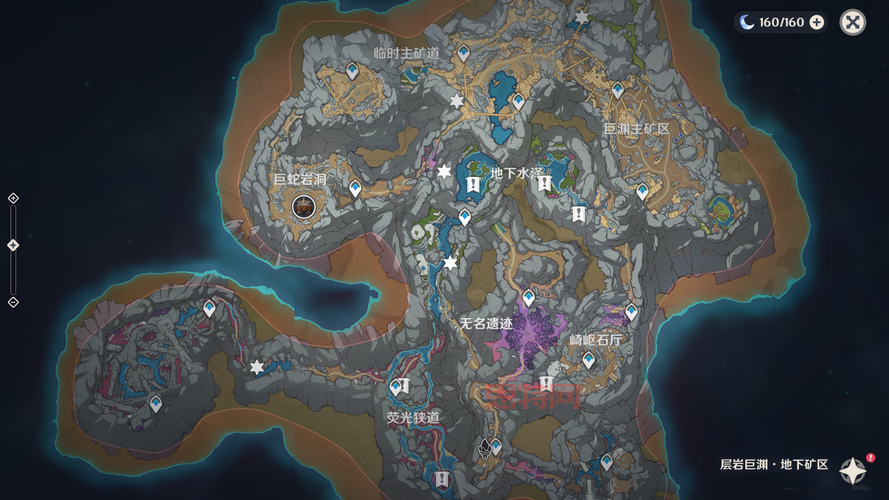889x500 pixels.
Task: Click the zoom slider's diamond handle
Action: pyautogui.click(x=13, y=245)
